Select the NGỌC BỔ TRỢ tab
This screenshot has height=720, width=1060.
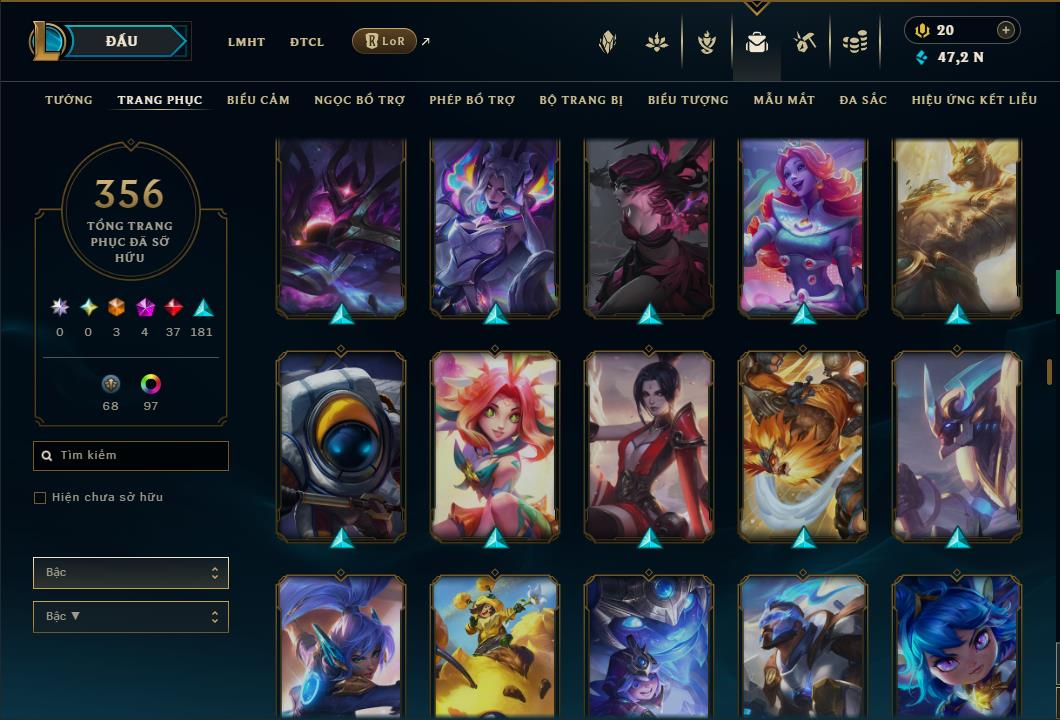[x=359, y=100]
